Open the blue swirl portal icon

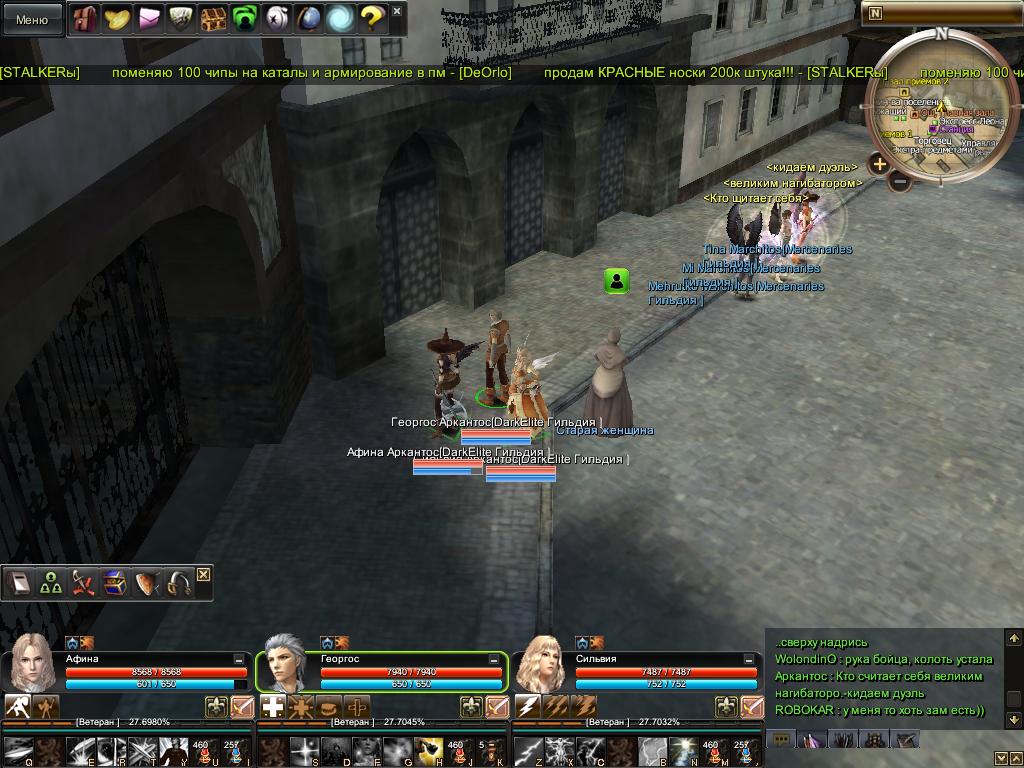coord(340,18)
